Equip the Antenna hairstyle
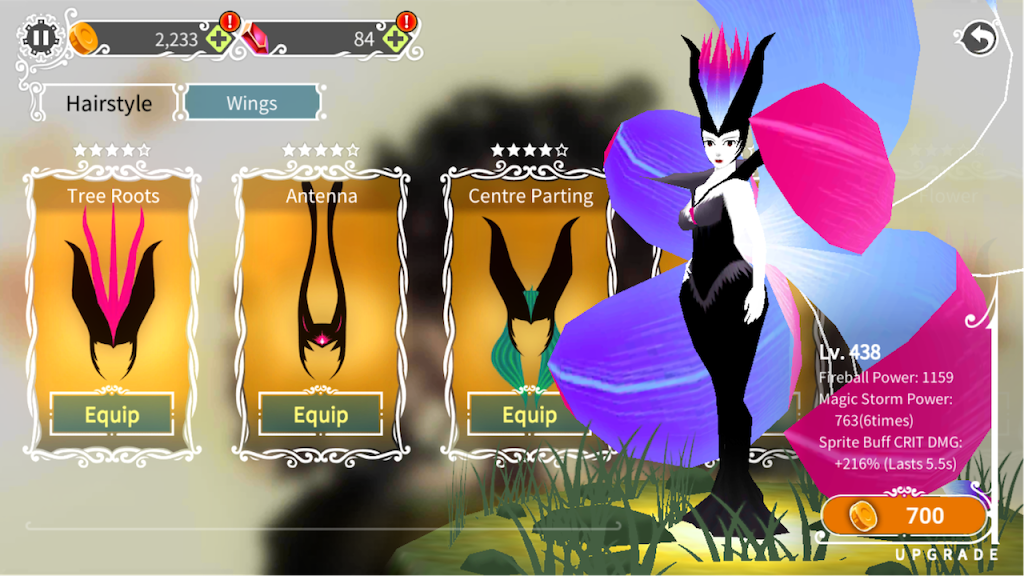 click(x=320, y=414)
